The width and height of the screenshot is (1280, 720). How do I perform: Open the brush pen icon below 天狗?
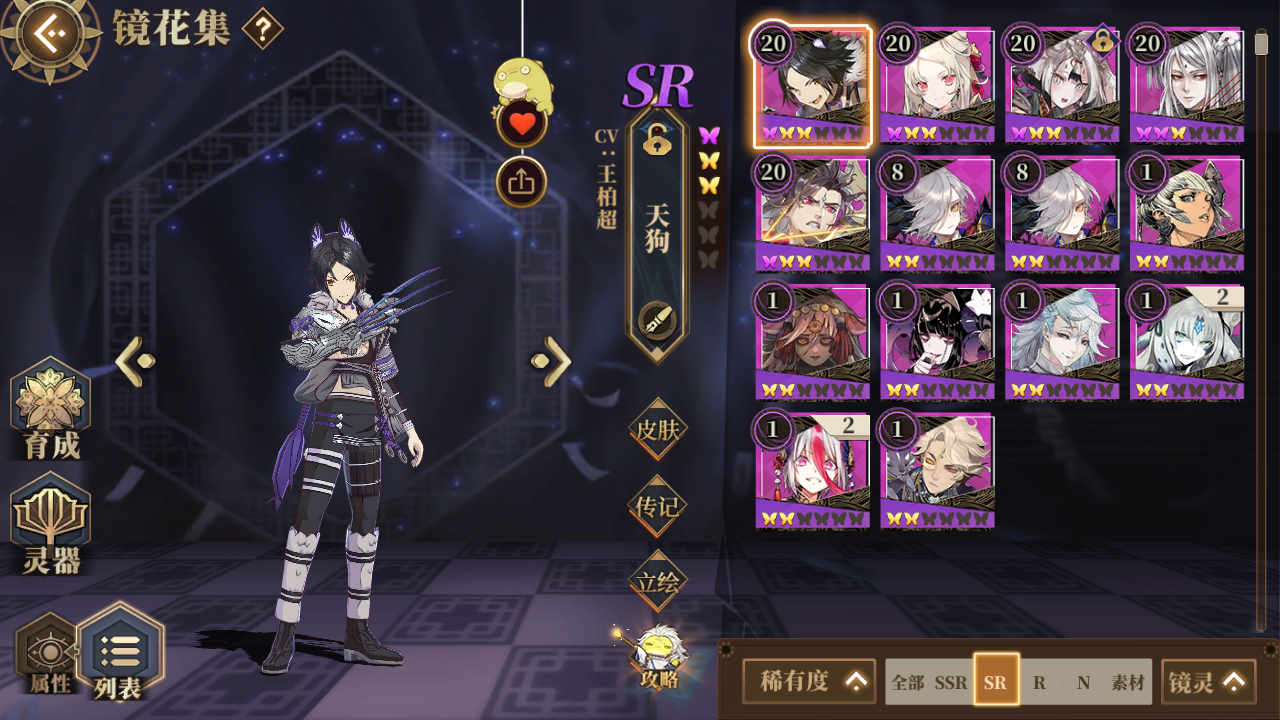(657, 320)
